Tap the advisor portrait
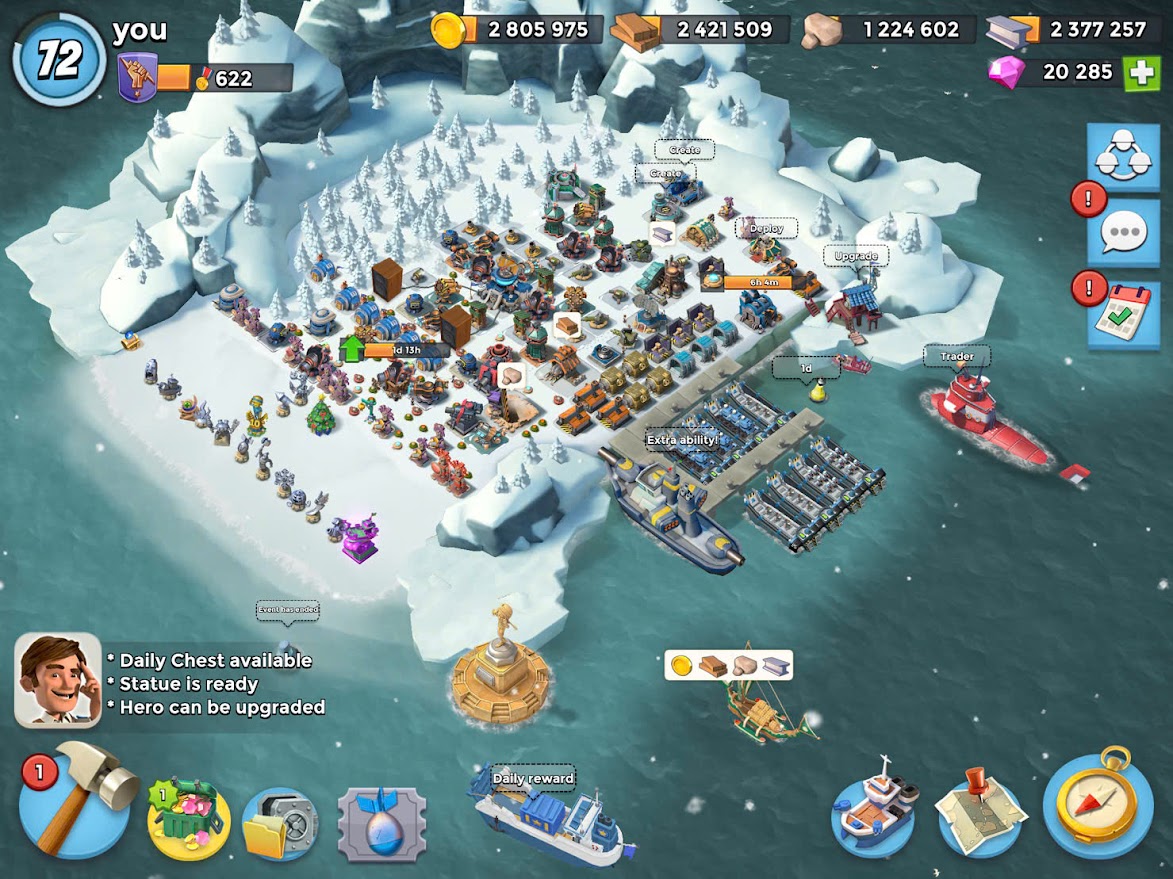 tap(58, 680)
